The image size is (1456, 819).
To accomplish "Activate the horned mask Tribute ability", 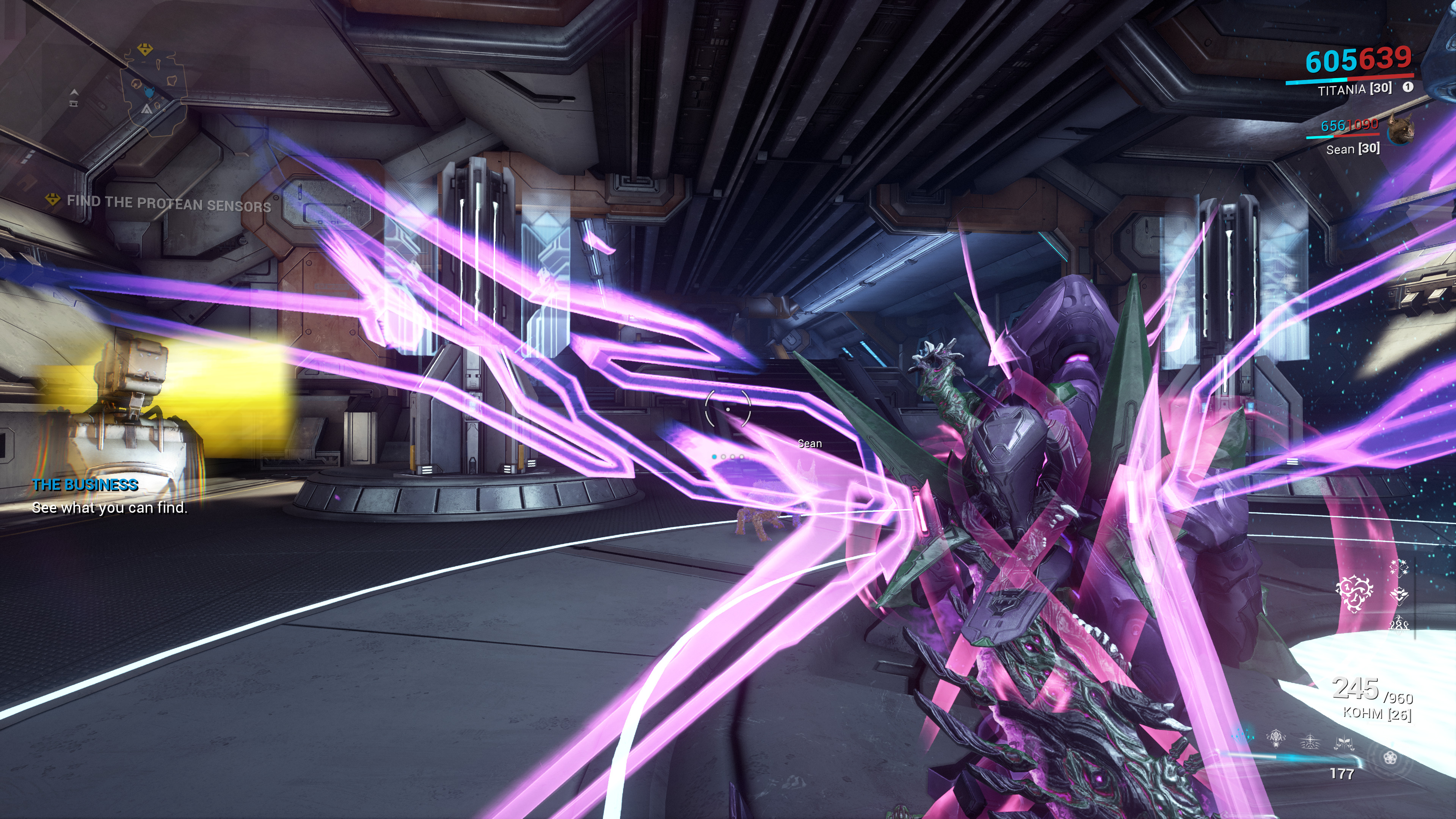I will point(1276,738).
